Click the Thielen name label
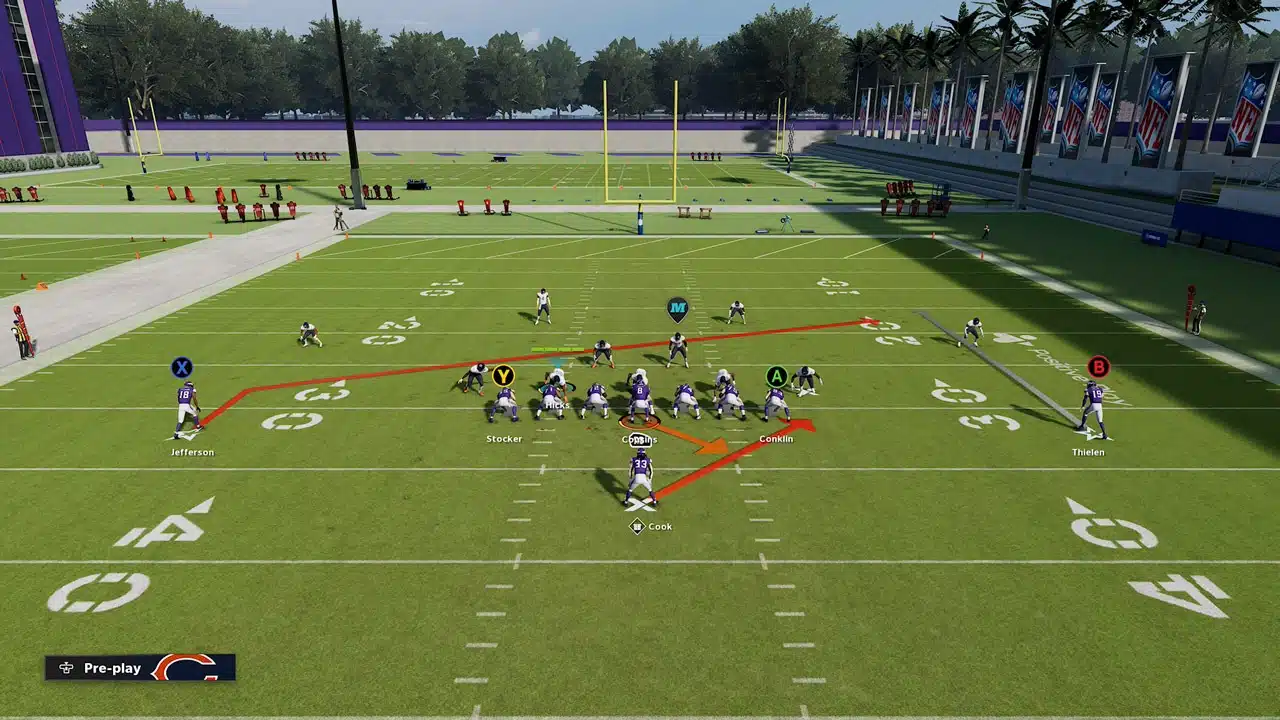This screenshot has height=720, width=1280. [x=1090, y=452]
